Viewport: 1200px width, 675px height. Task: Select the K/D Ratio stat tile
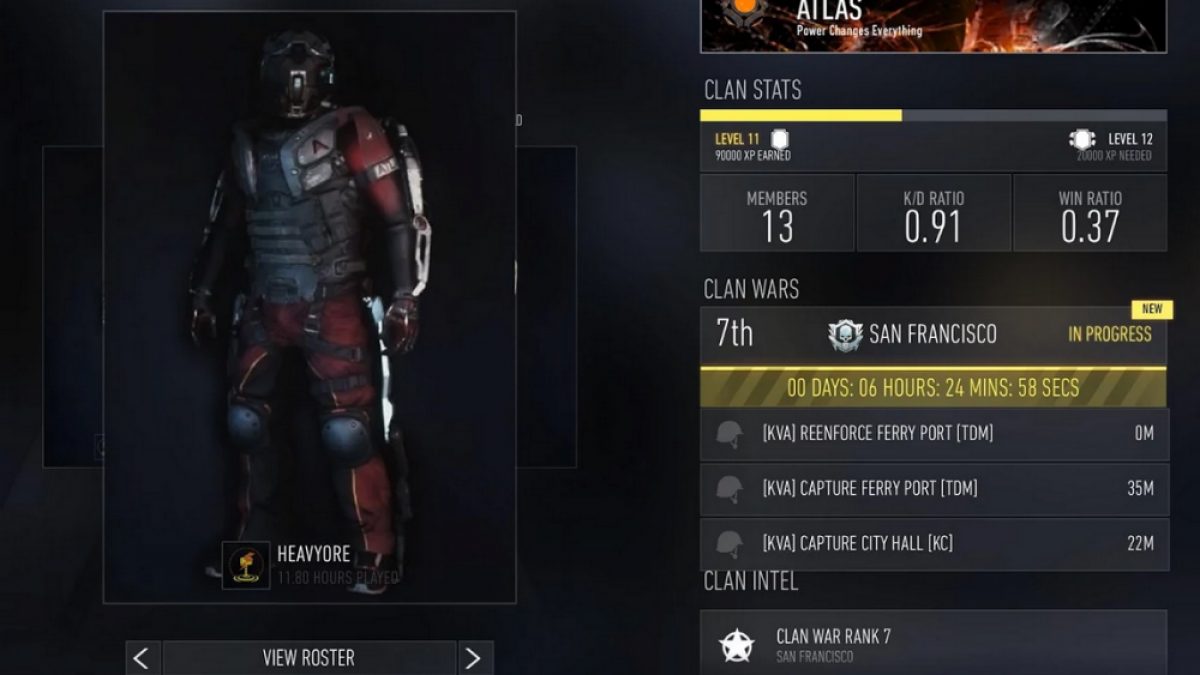[x=933, y=213]
